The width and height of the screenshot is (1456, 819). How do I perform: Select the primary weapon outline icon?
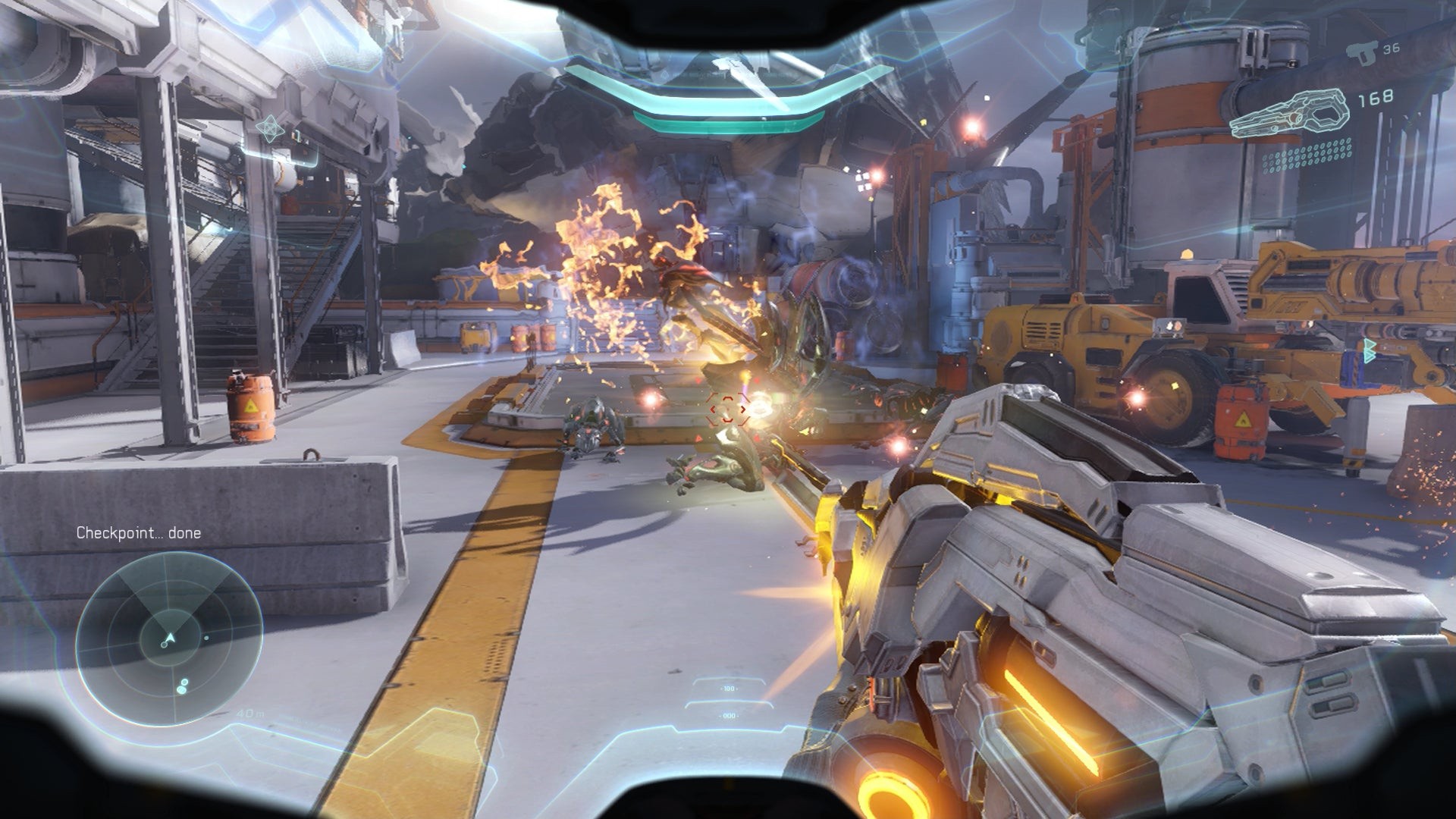1289,115
